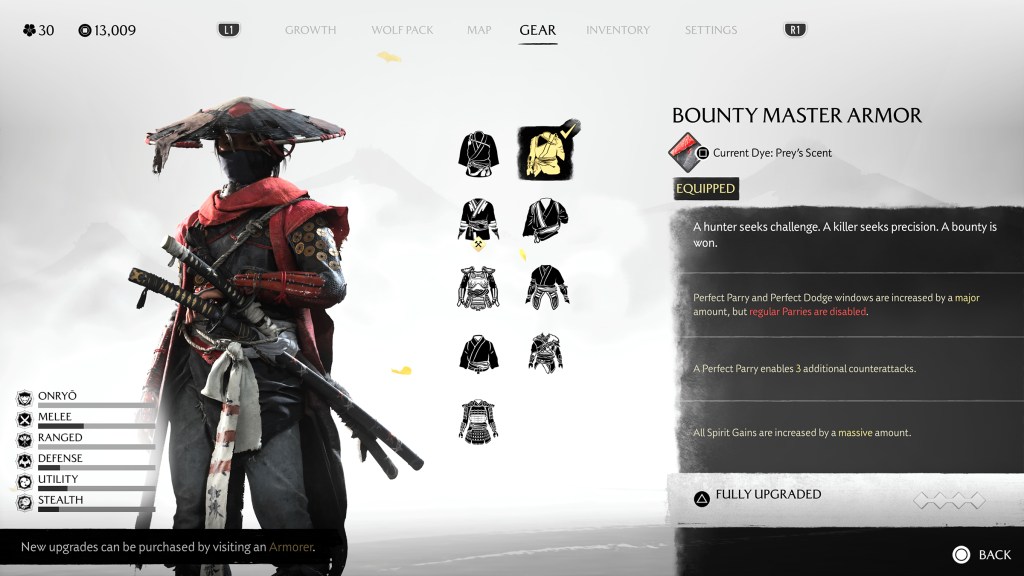Image resolution: width=1024 pixels, height=576 pixels.
Task: Open the Wolf Pack tab
Action: click(x=402, y=30)
